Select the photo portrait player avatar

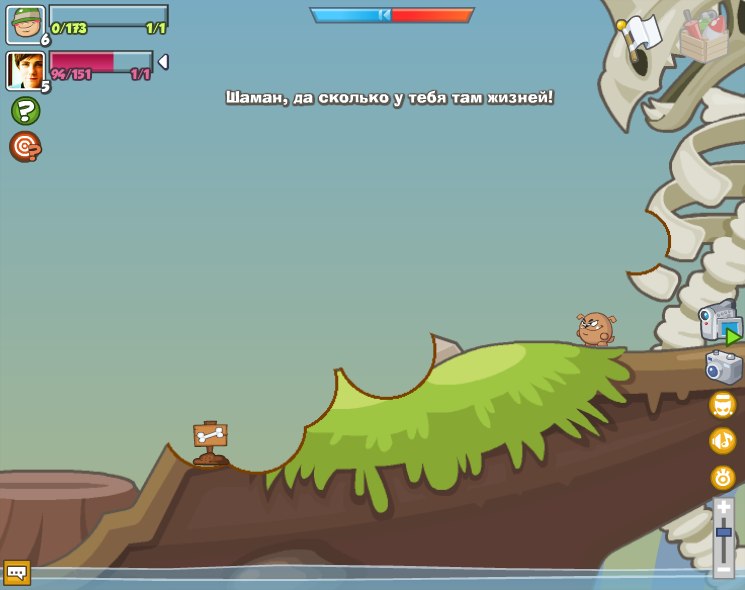25,70
